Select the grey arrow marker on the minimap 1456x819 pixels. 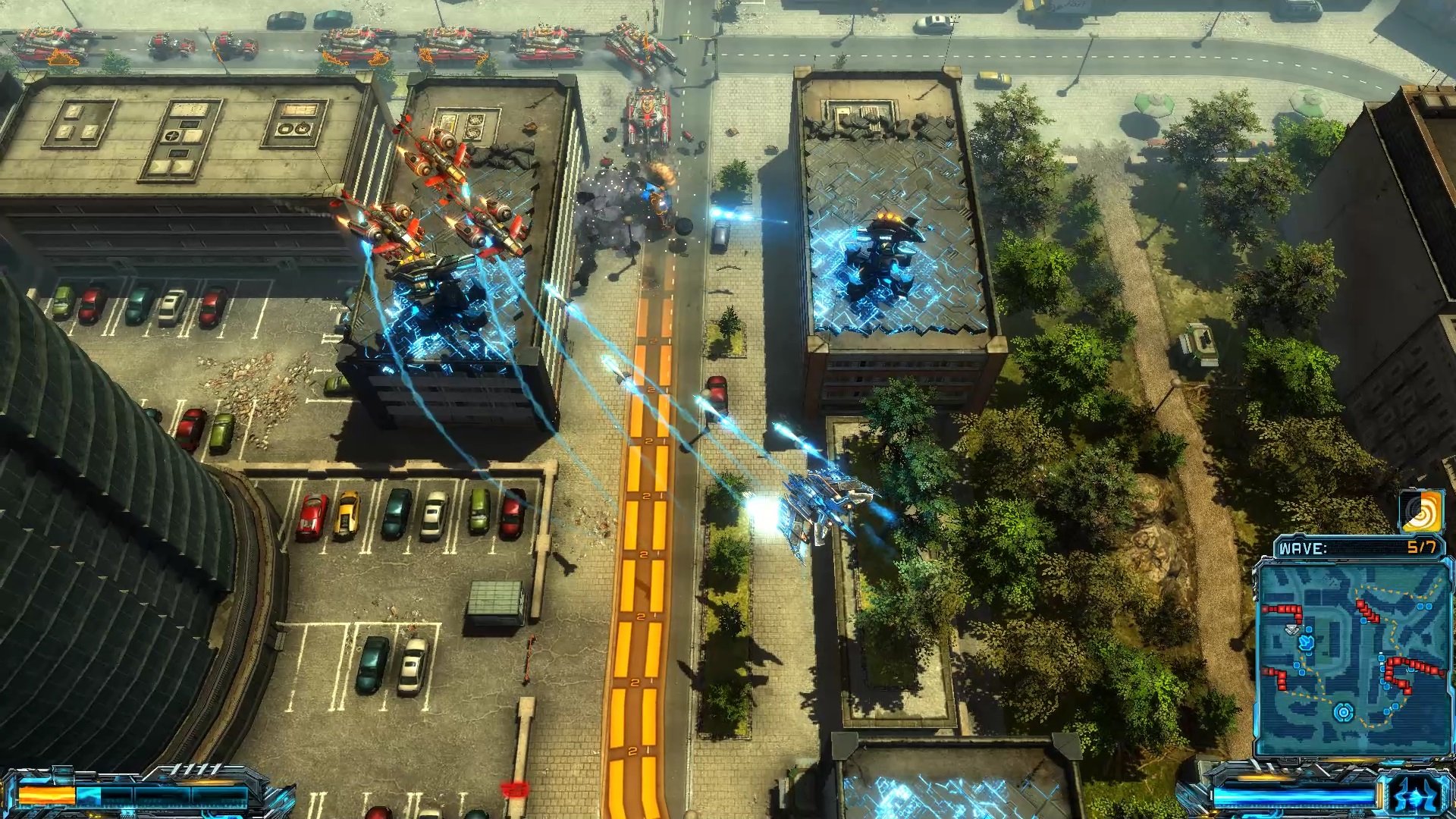click(x=1292, y=627)
